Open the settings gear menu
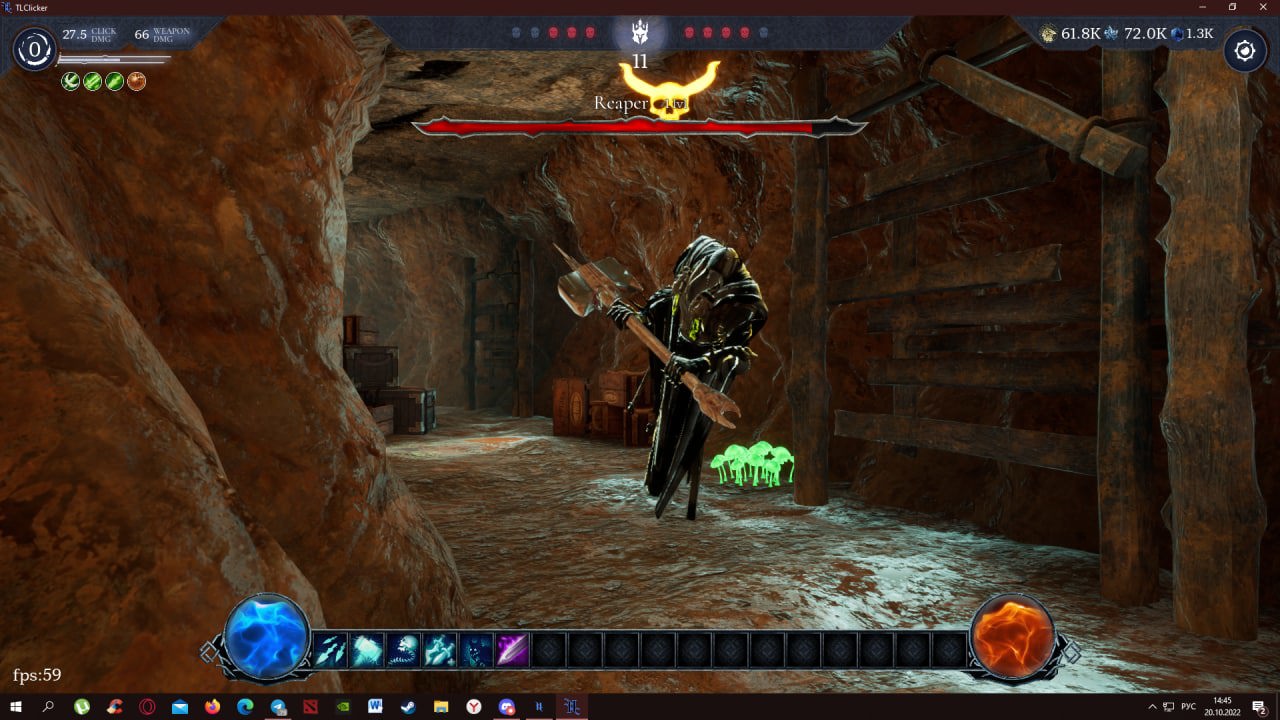The width and height of the screenshot is (1280, 720). pyautogui.click(x=1245, y=50)
